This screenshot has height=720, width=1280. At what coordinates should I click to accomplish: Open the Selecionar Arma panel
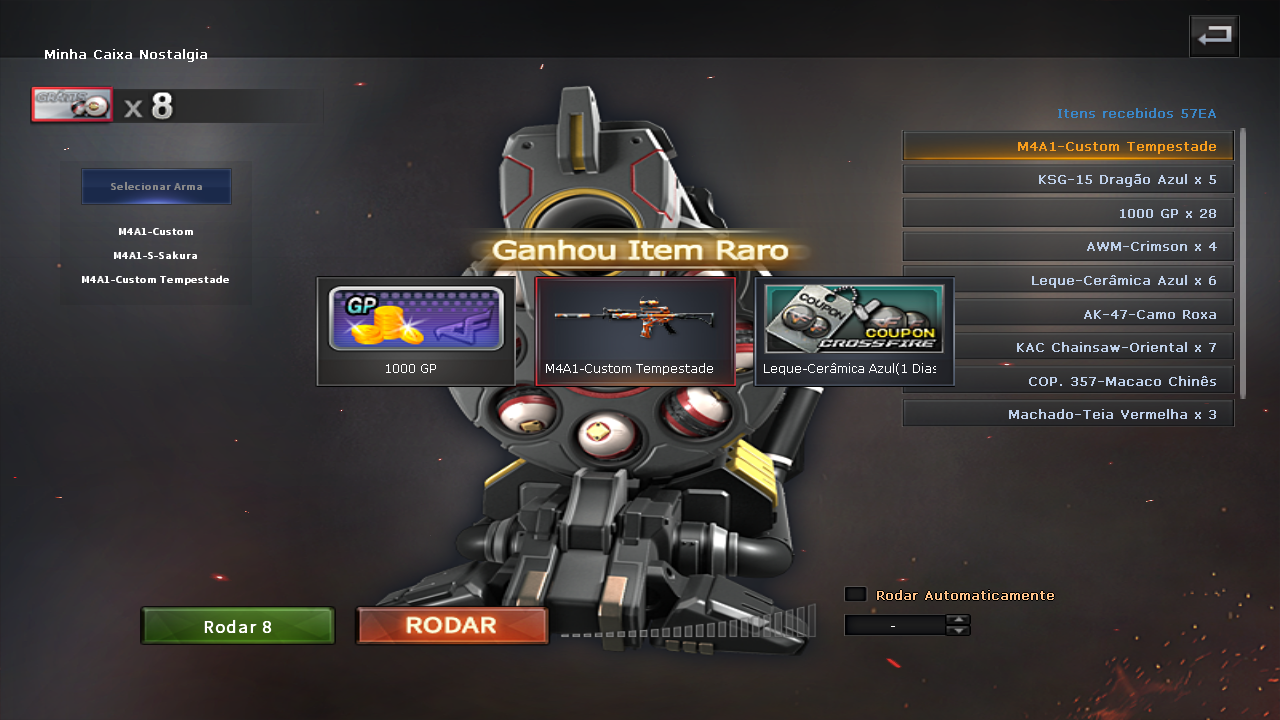156,186
